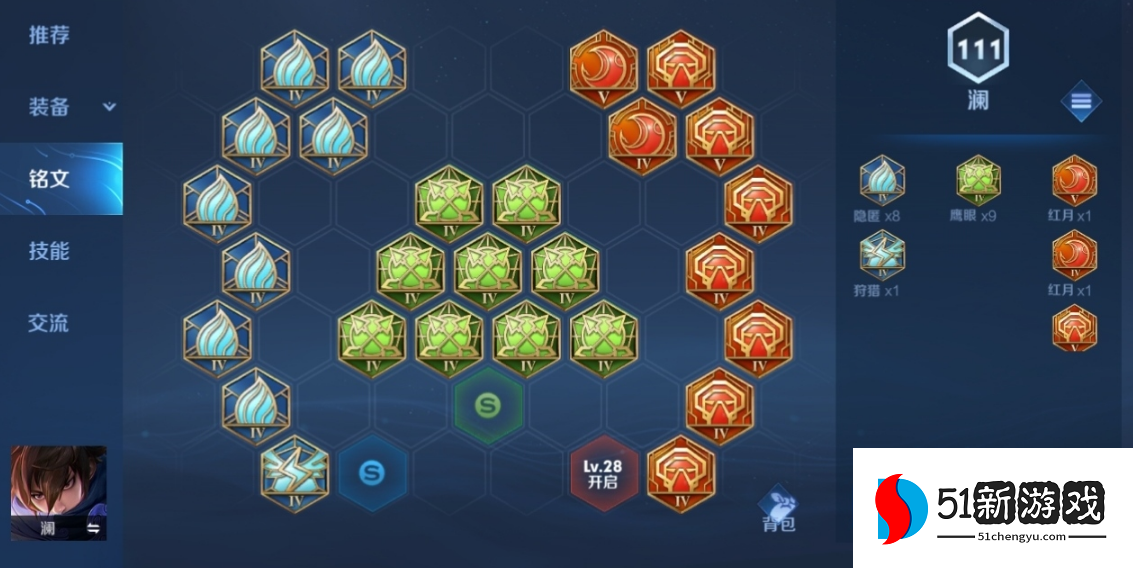
Task: Open the 背包 backpack
Action: tap(778, 510)
